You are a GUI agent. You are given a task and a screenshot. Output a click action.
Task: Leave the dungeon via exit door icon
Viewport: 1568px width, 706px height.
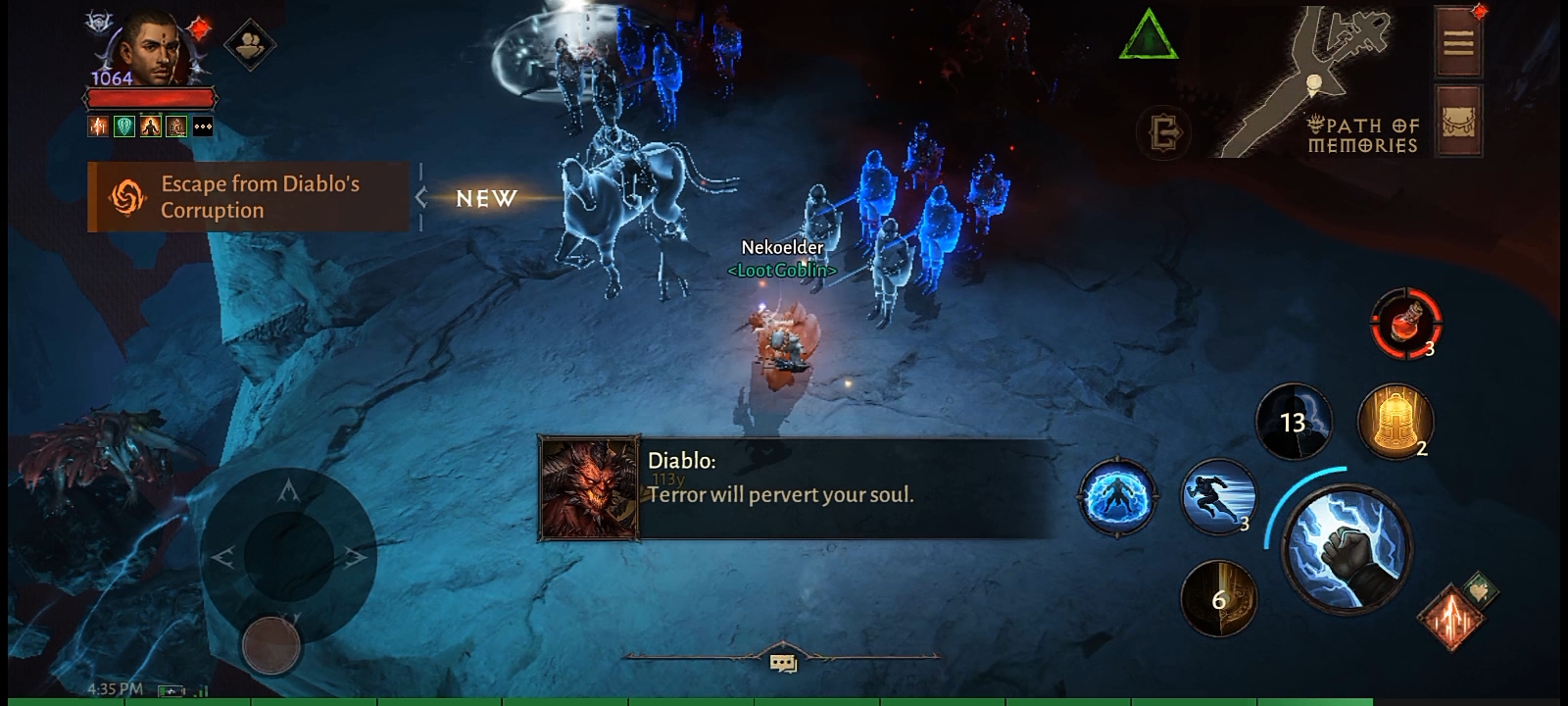click(1164, 132)
